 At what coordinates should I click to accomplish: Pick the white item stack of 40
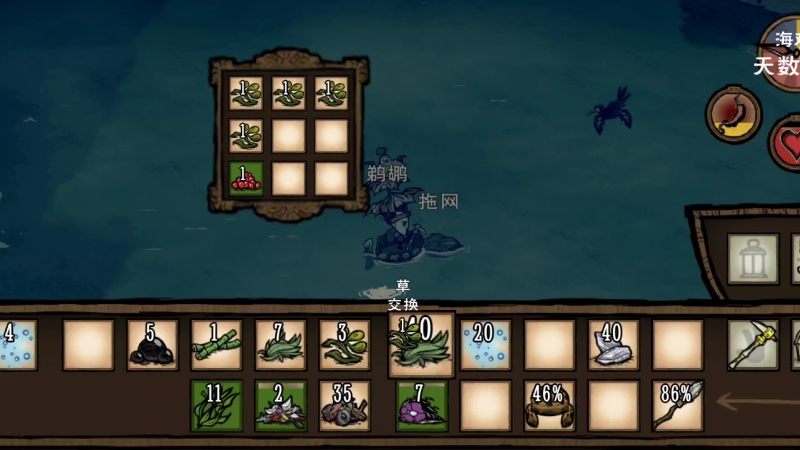click(x=613, y=345)
